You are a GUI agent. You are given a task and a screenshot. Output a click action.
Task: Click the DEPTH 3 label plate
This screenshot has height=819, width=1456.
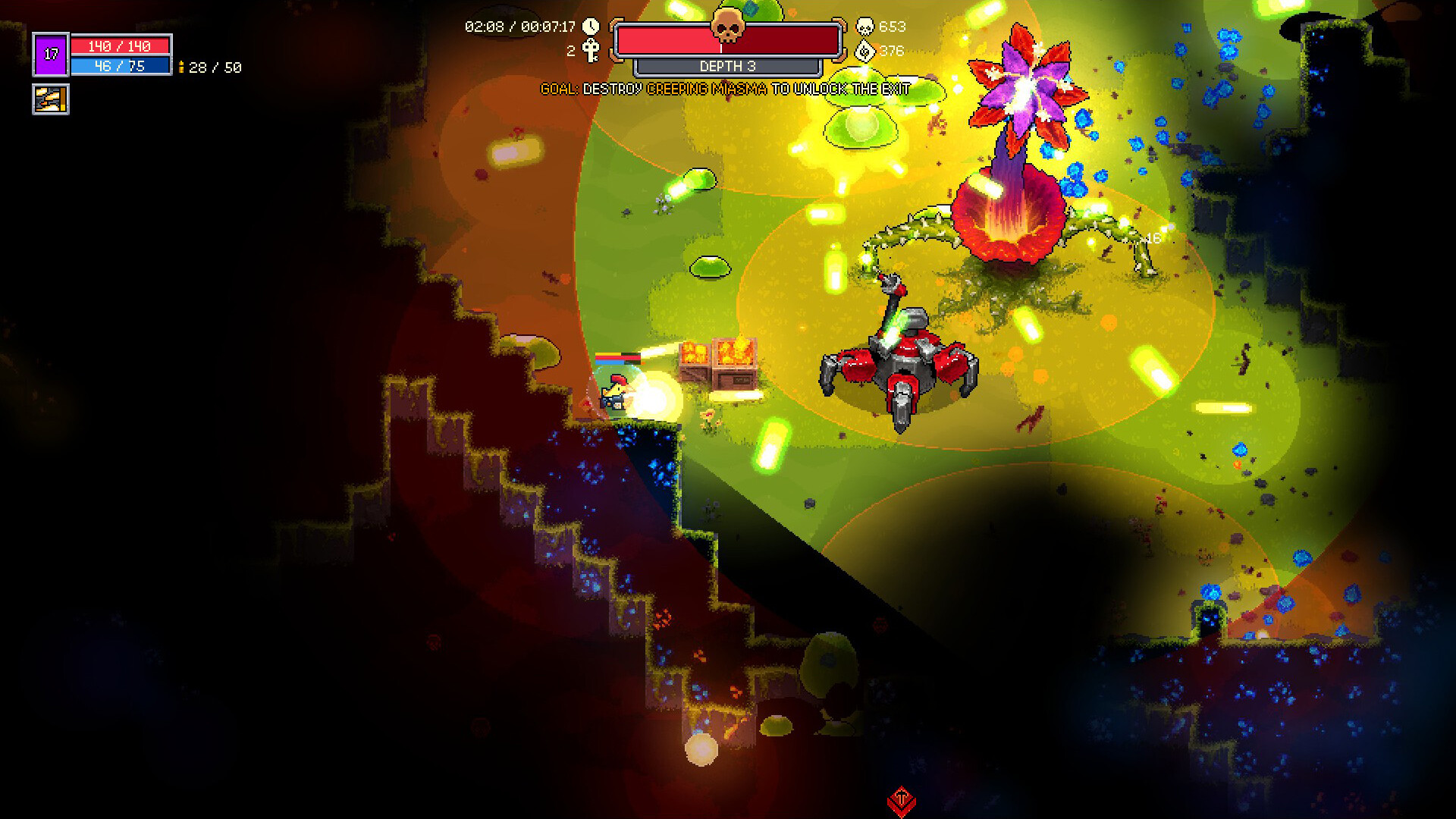tap(729, 67)
